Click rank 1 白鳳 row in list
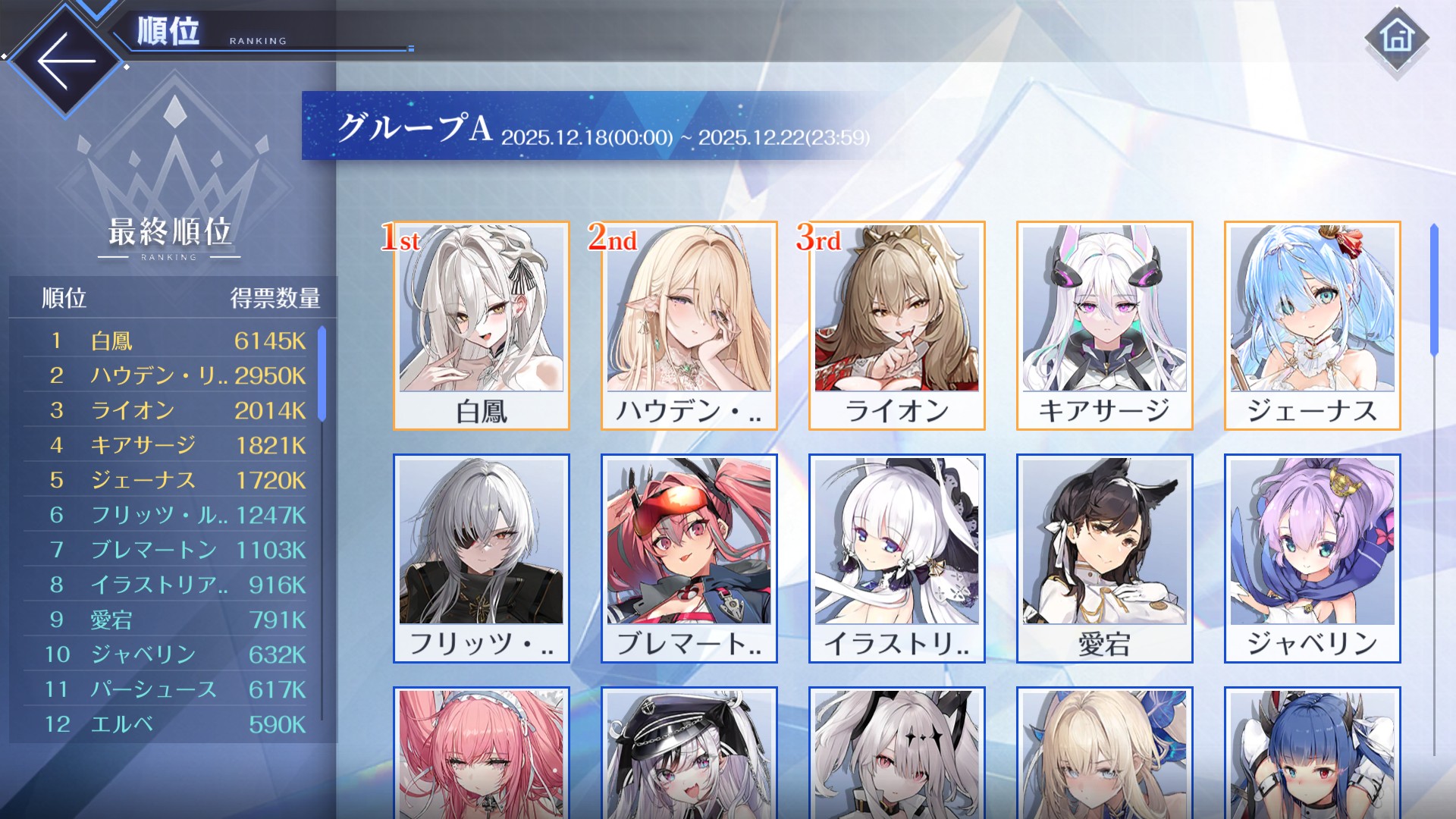 point(165,340)
